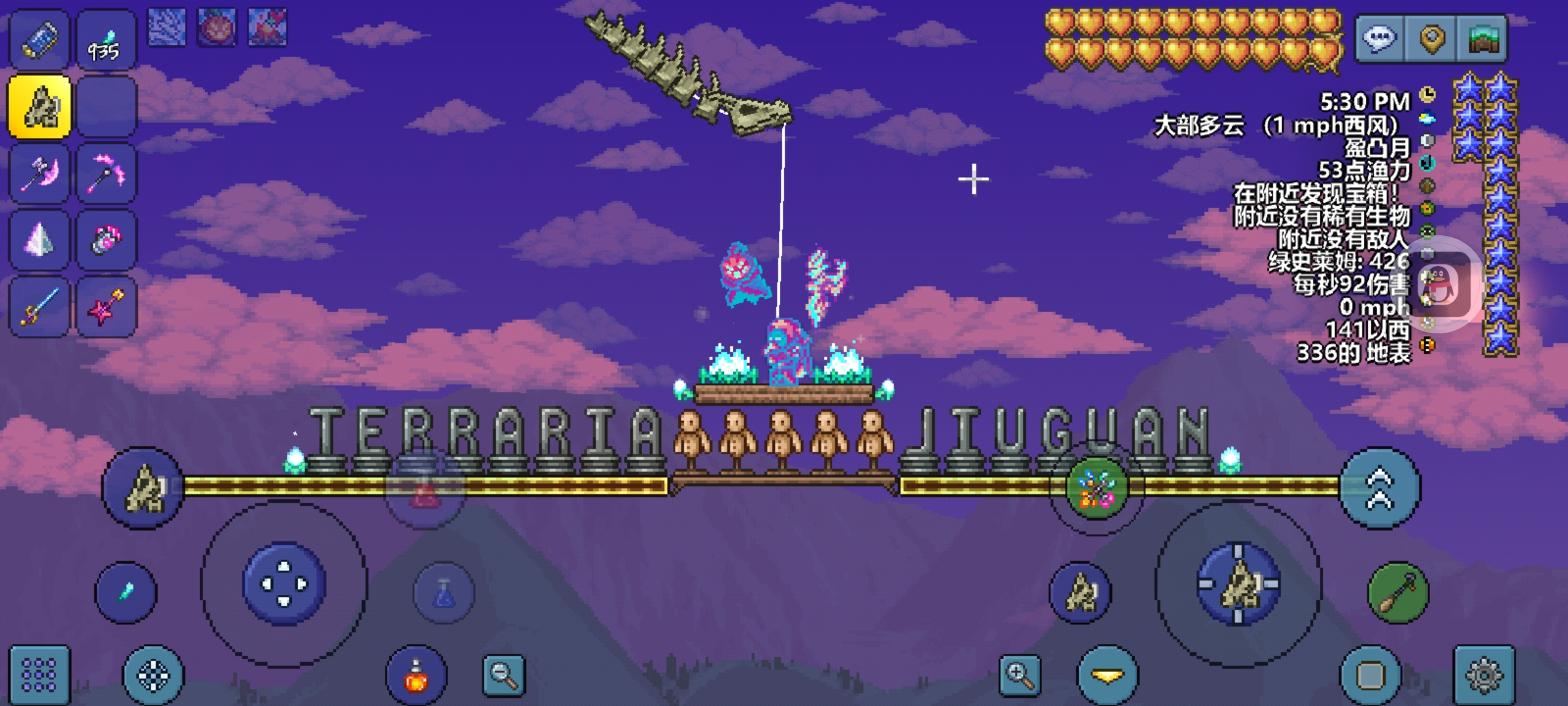
Task: Tap the floating QQ penguin overlay
Action: [x=1442, y=284]
